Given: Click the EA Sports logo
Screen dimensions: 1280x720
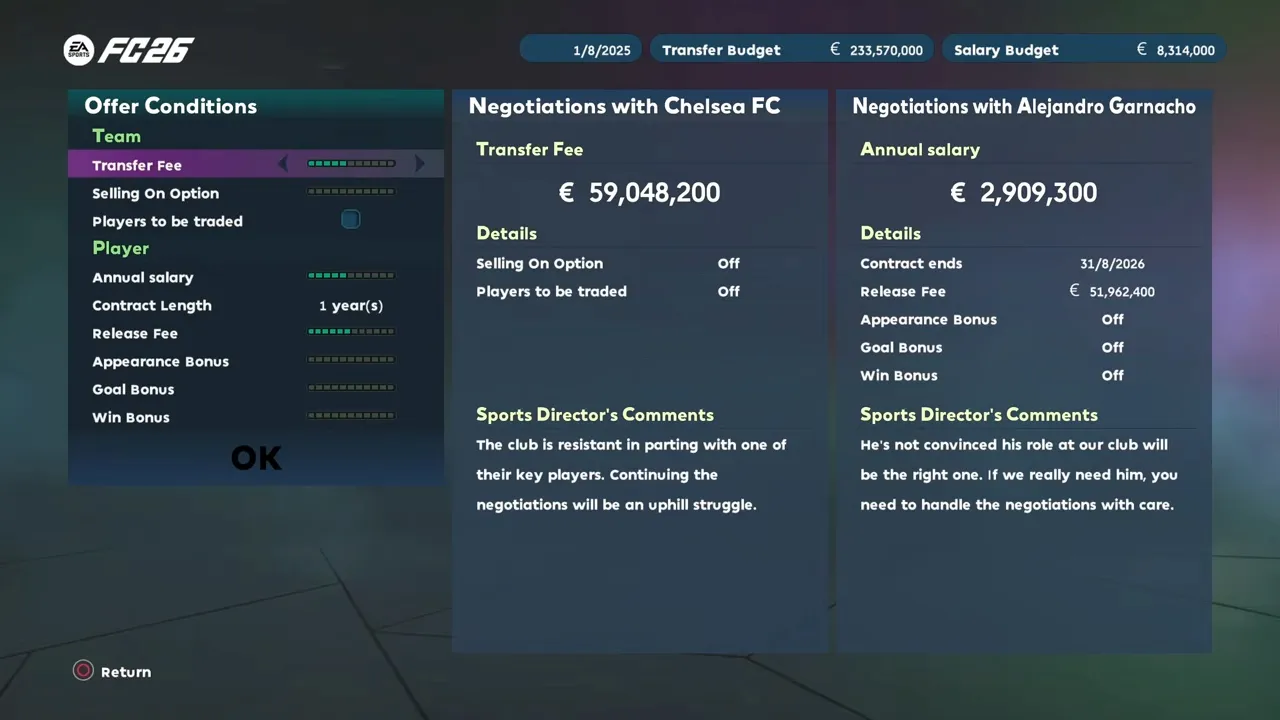Looking at the screenshot, I should 81,49.
